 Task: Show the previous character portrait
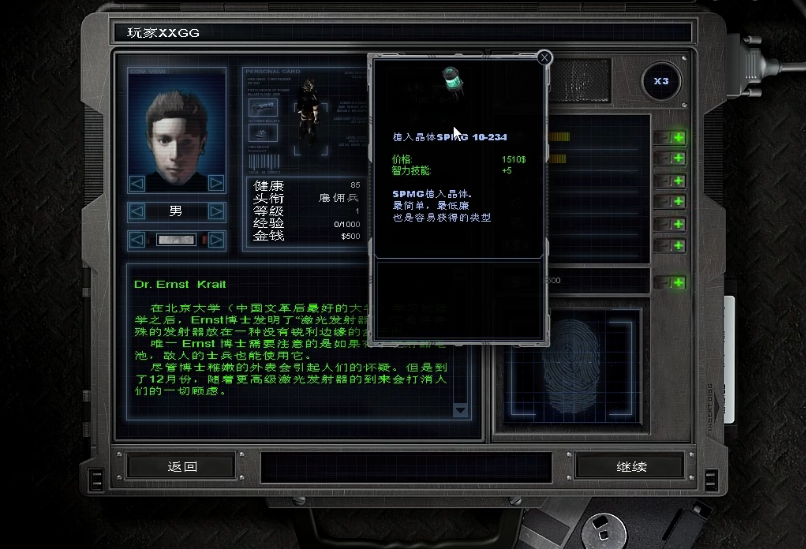pyautogui.click(x=137, y=183)
